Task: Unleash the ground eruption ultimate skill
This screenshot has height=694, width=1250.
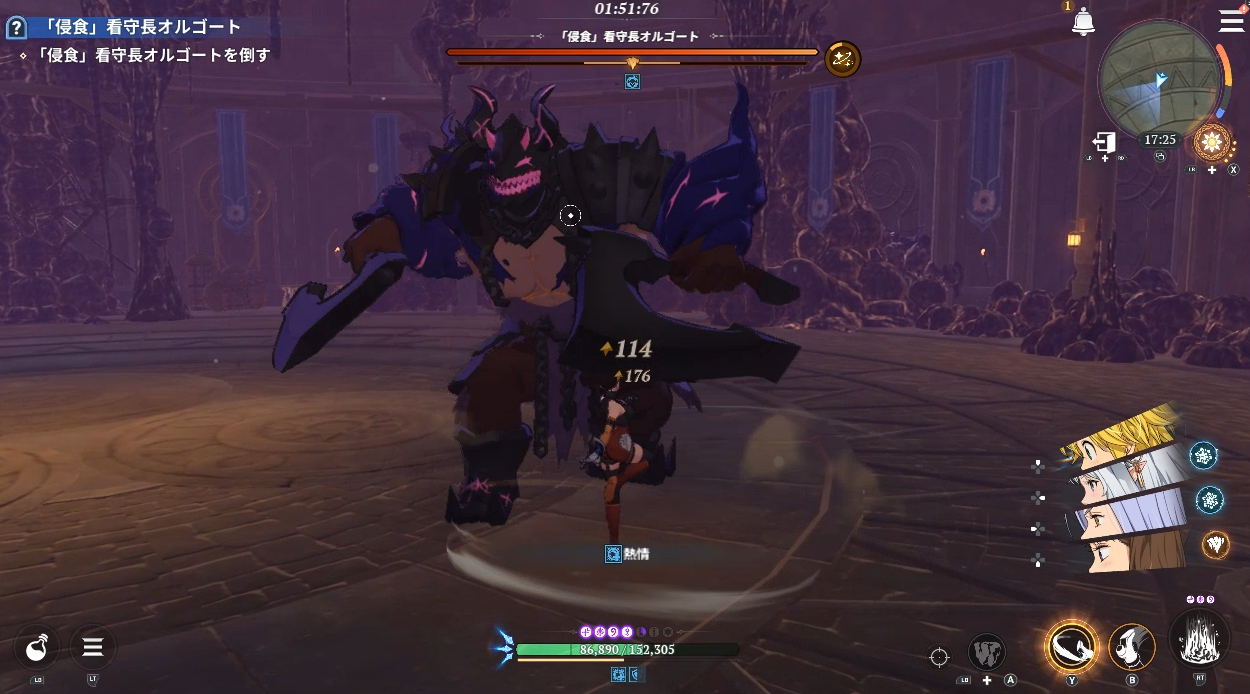Action: click(1199, 640)
